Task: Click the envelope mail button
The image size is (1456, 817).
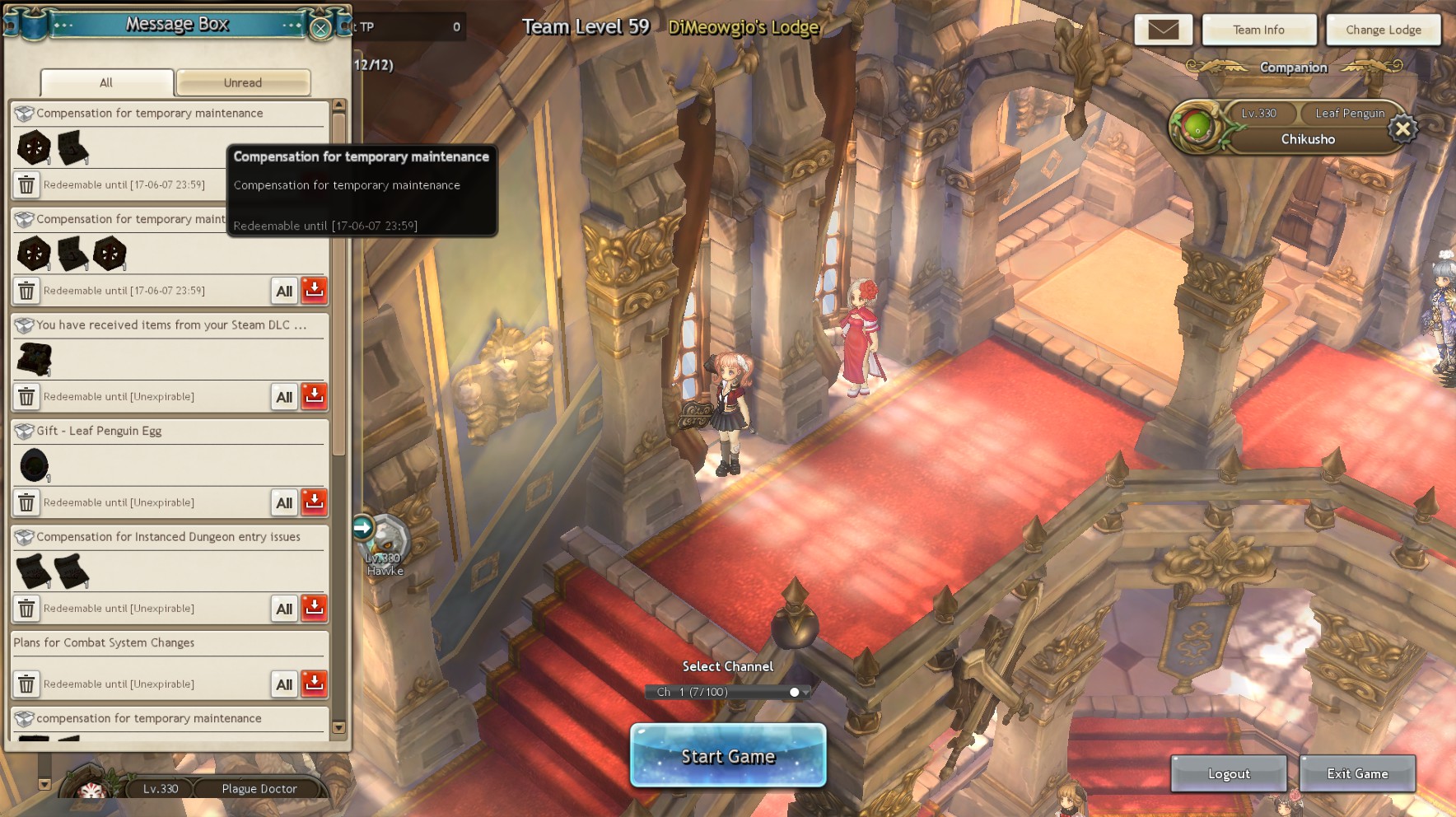Action: pos(1163,30)
